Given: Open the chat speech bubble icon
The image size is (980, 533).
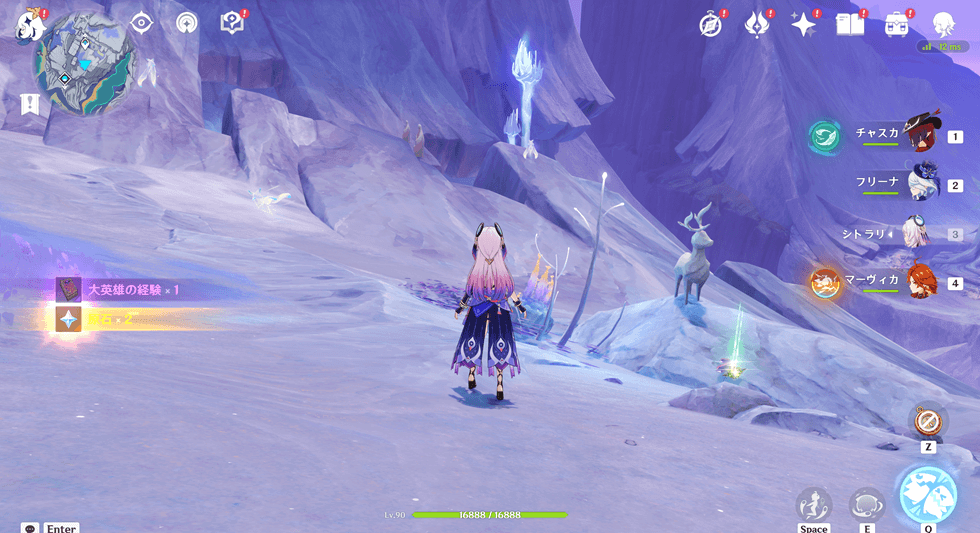Looking at the screenshot, I should tap(30, 527).
